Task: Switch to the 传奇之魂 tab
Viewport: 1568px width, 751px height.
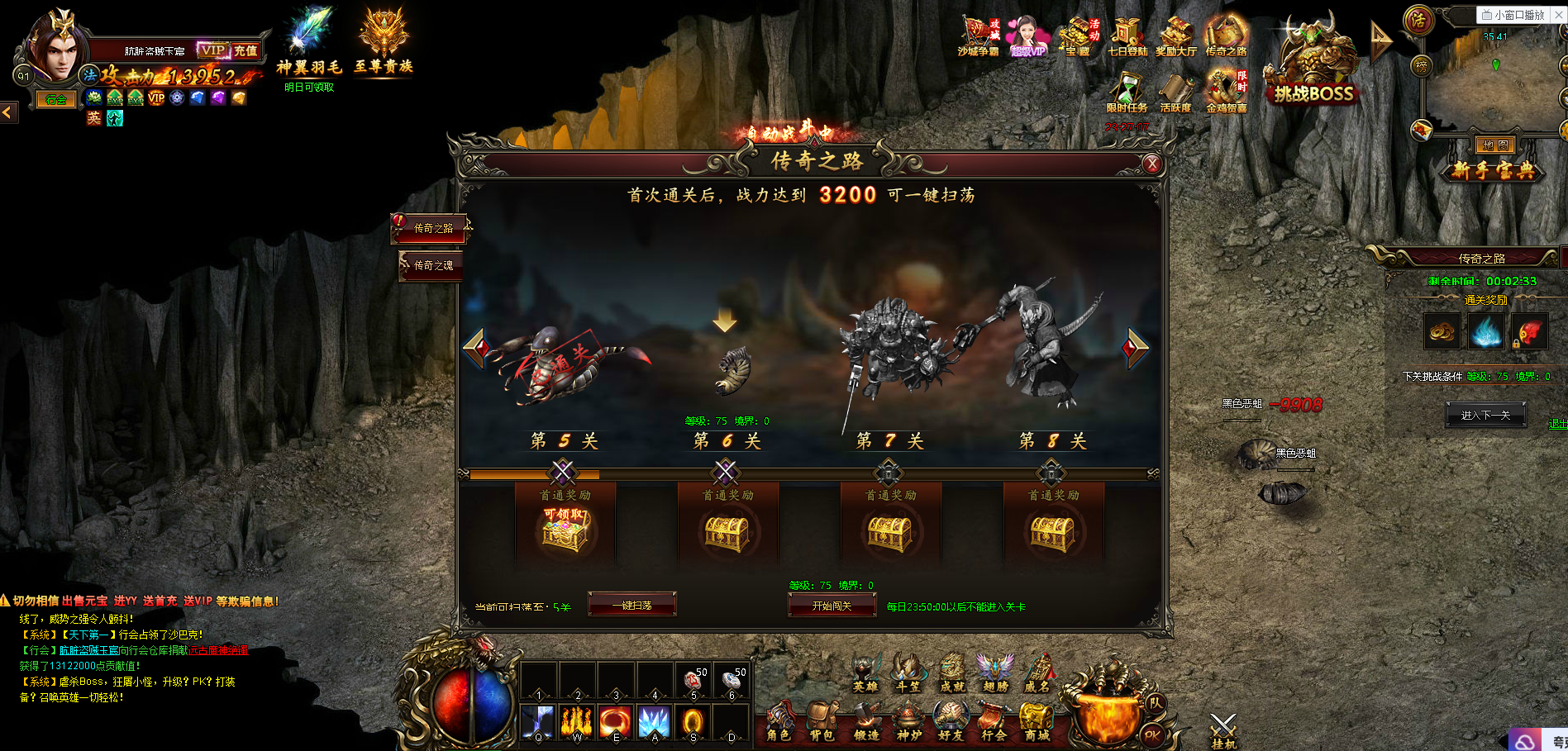Action: 431,265
